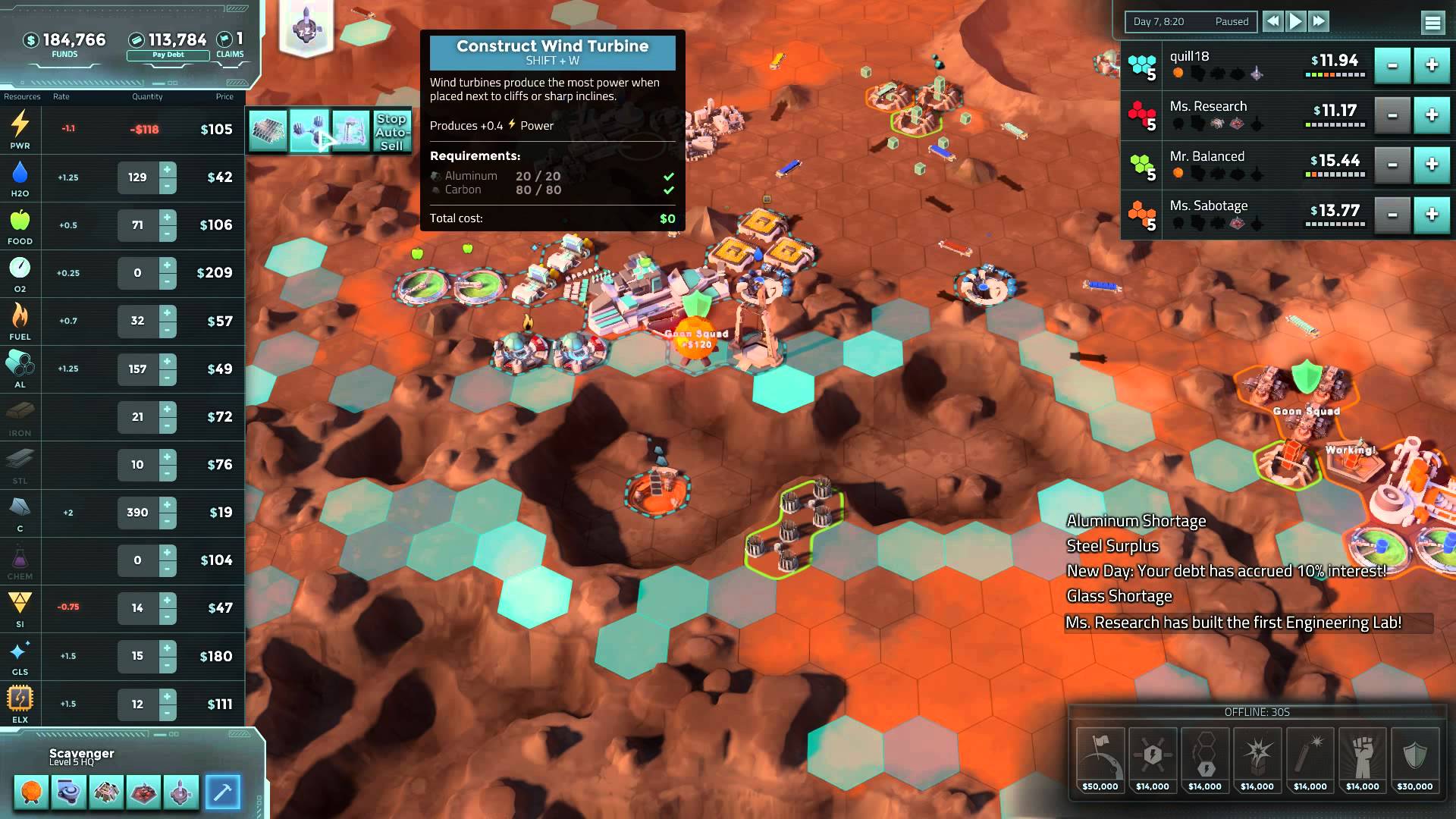Screen dimensions: 1456x819
Task: Select the $50,000 claim flag black market icon
Action: click(1100, 758)
